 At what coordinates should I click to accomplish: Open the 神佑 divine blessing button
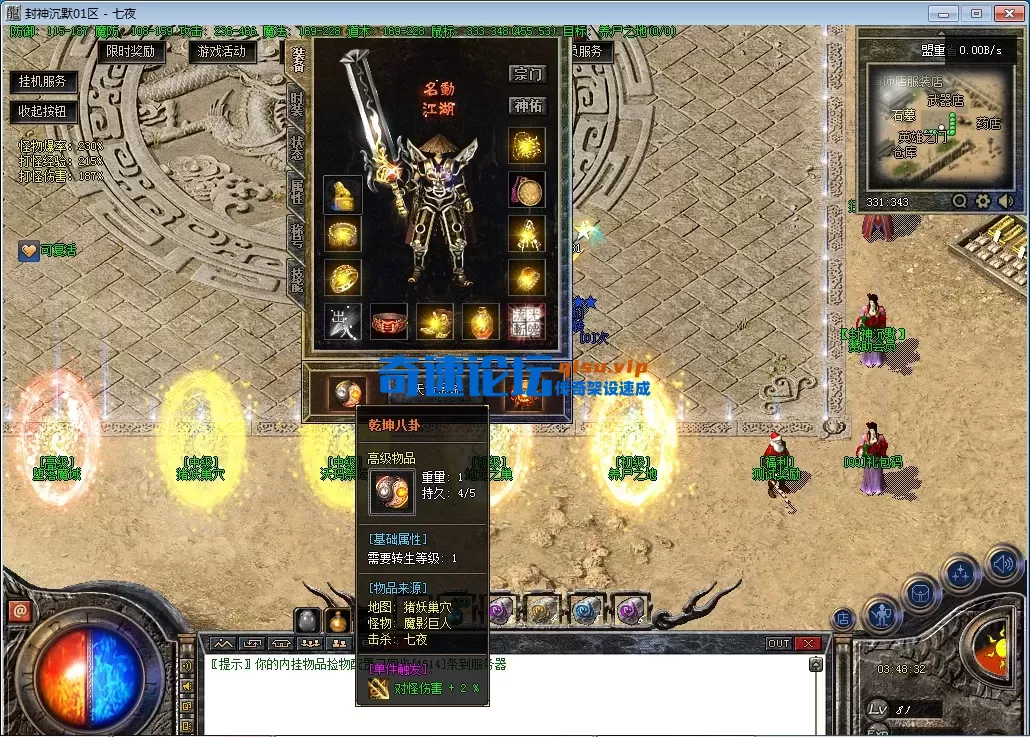527,105
